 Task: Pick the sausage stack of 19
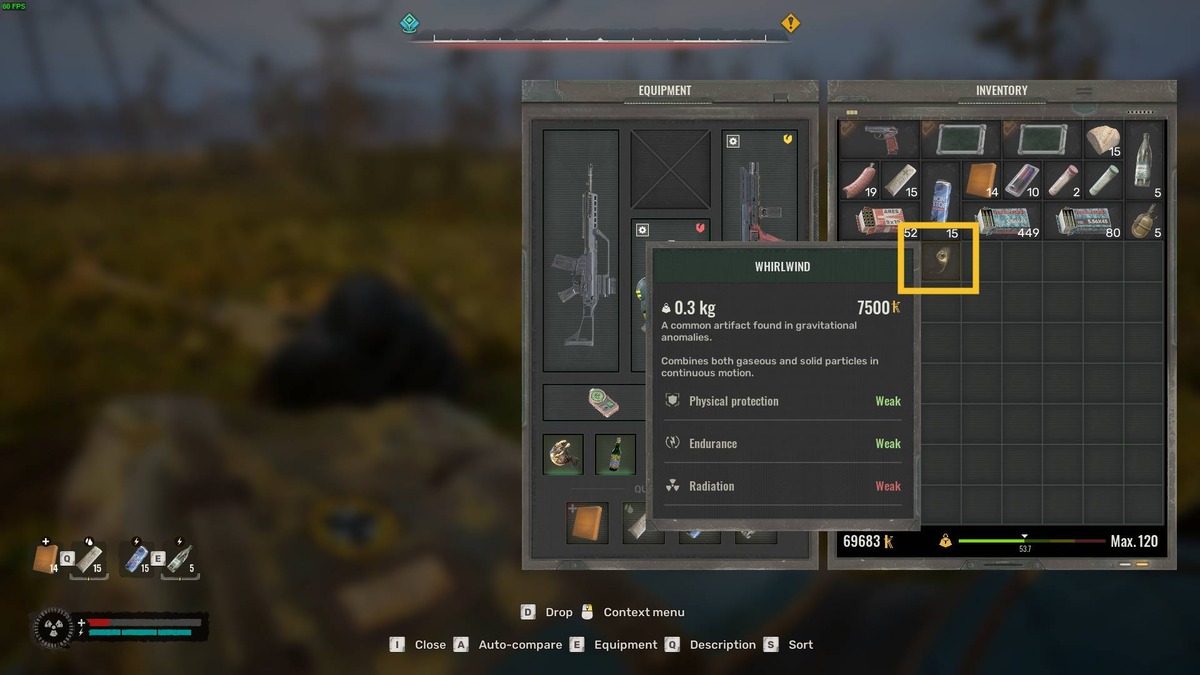[859, 181]
